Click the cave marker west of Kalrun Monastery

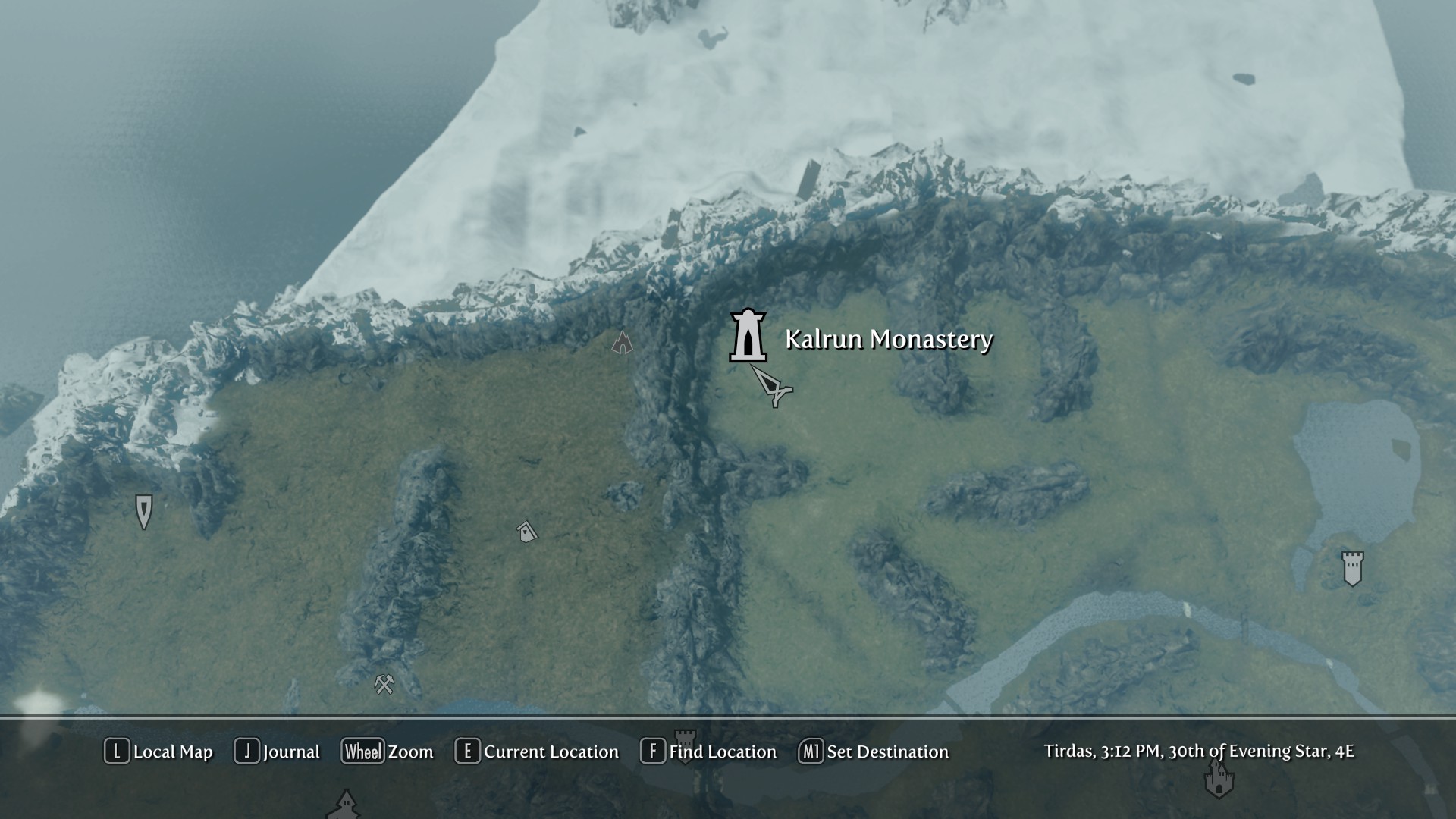tap(622, 343)
